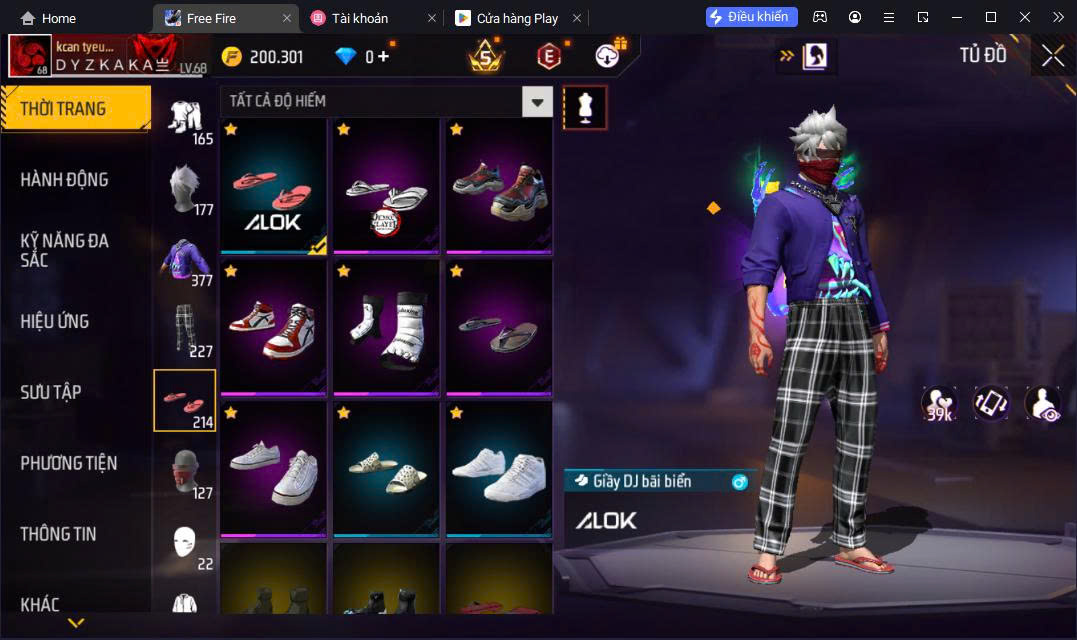Open the rarity filter dropdown
This screenshot has width=1077, height=640.
click(x=538, y=101)
